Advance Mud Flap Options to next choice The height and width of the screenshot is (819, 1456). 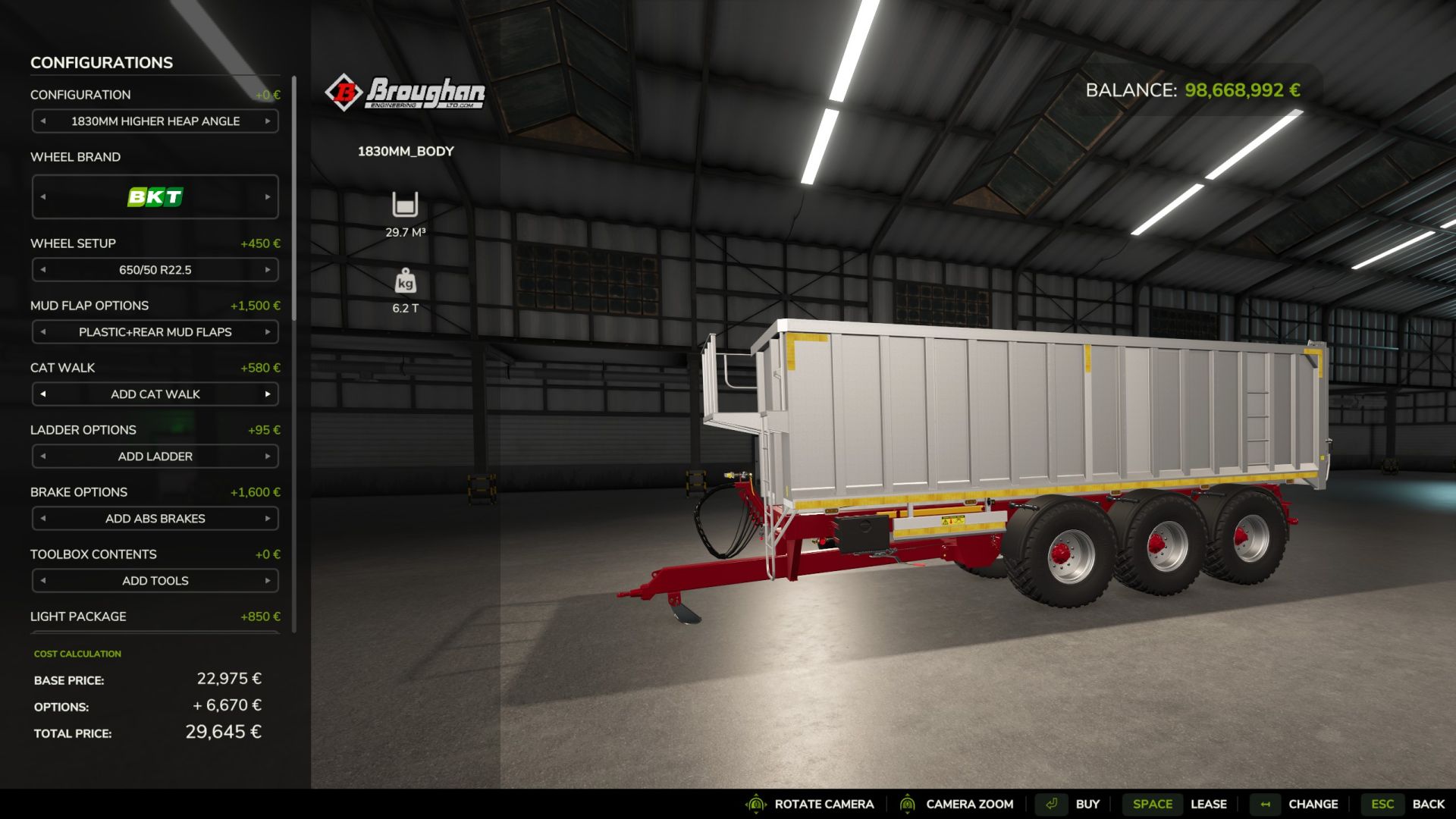[268, 332]
